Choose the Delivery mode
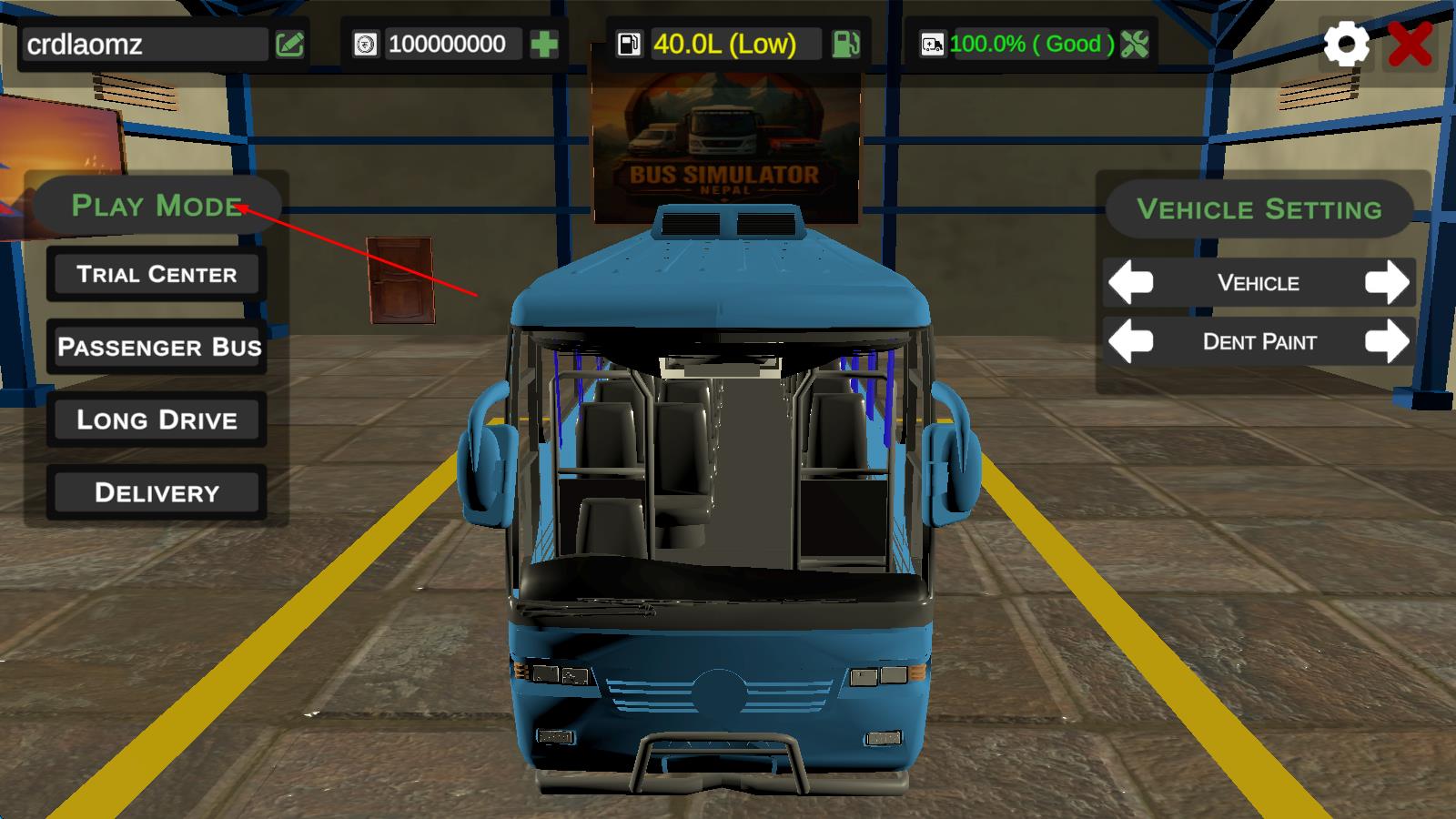Viewport: 1456px width, 819px height. click(x=157, y=492)
